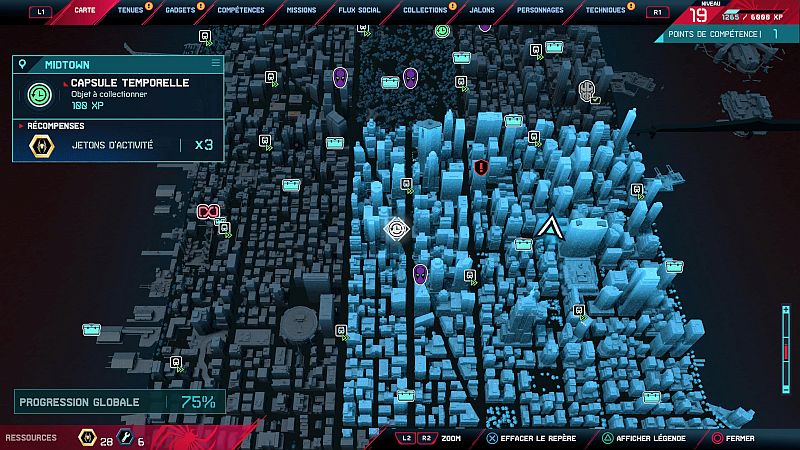Choose the white mask marker on the map

coord(589,92)
